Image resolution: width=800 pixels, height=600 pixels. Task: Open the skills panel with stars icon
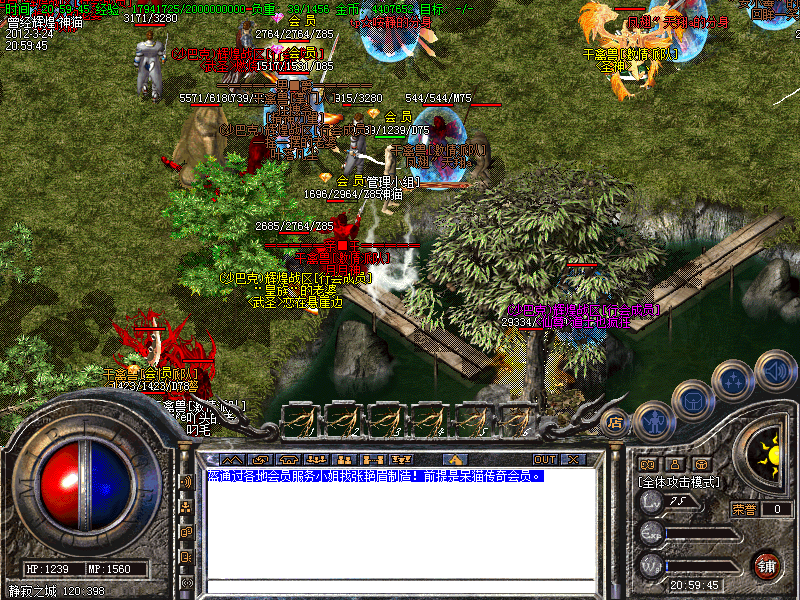[x=733, y=380]
